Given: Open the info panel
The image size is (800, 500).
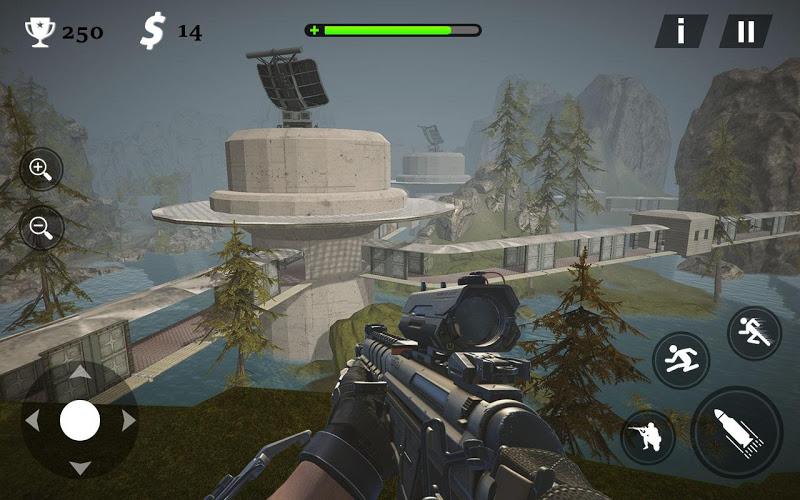Looking at the screenshot, I should click(681, 31).
